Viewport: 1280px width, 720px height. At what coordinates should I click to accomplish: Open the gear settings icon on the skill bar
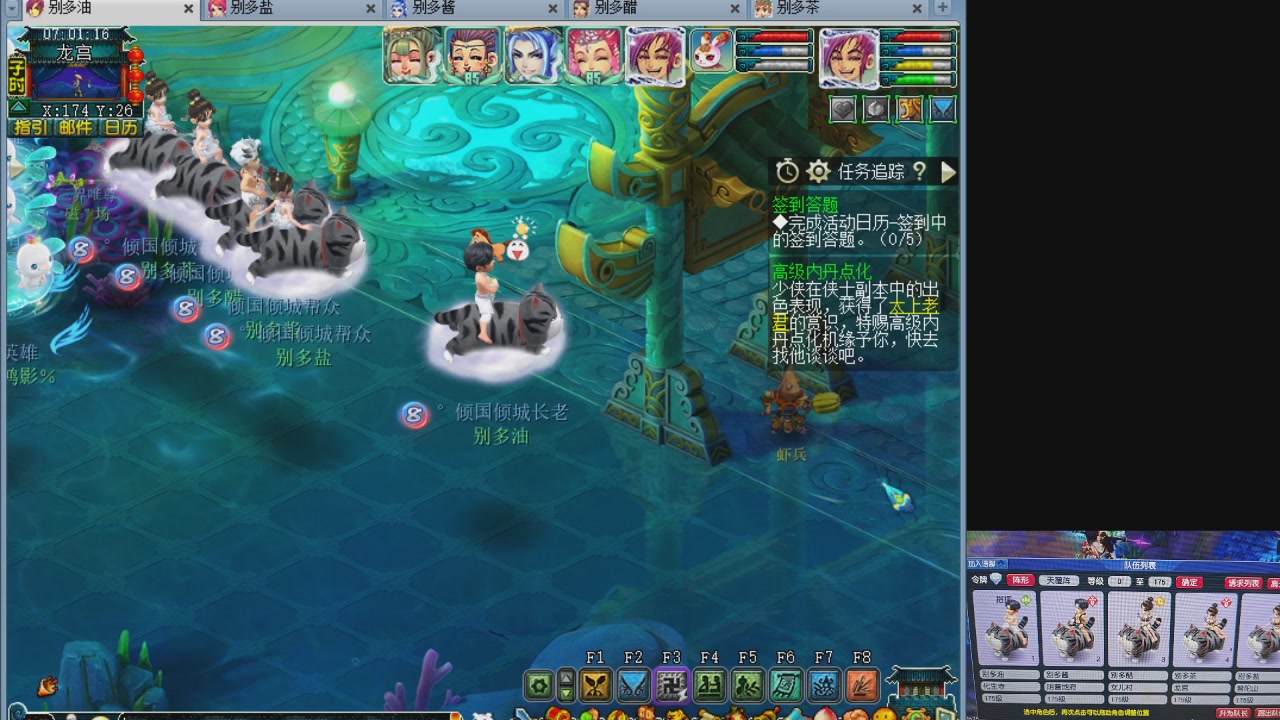[x=539, y=685]
